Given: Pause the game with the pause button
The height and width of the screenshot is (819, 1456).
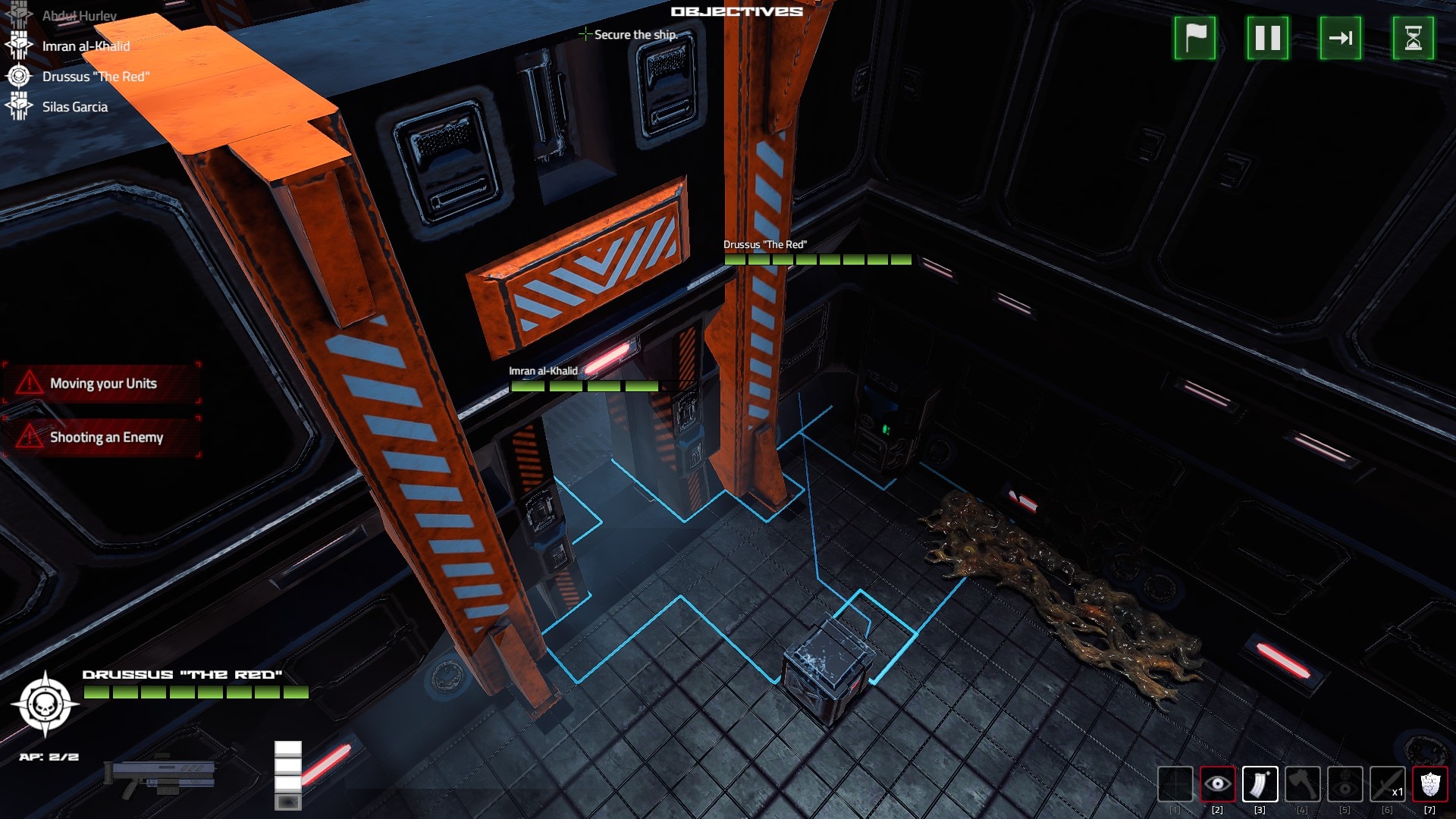Looking at the screenshot, I should click(x=1268, y=38).
